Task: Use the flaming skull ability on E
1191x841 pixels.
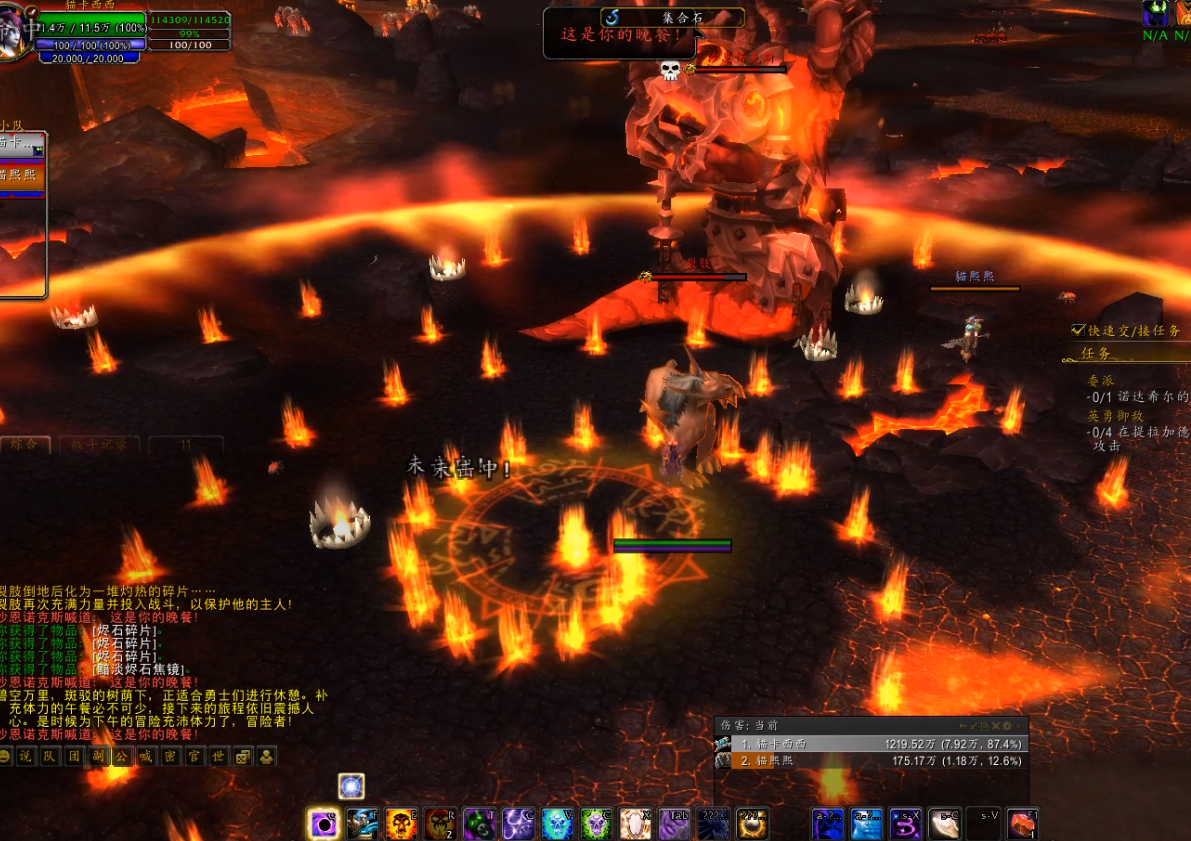Action: (x=401, y=824)
